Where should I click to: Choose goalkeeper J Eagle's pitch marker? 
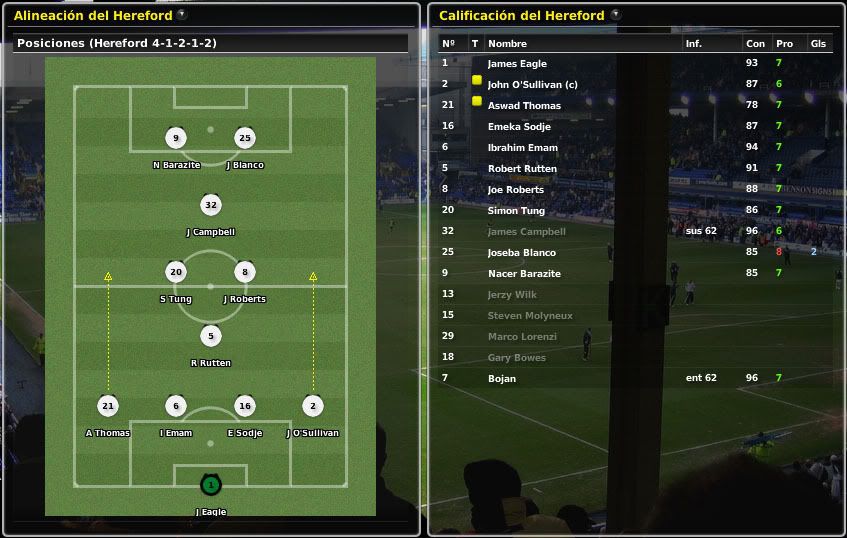(x=210, y=485)
